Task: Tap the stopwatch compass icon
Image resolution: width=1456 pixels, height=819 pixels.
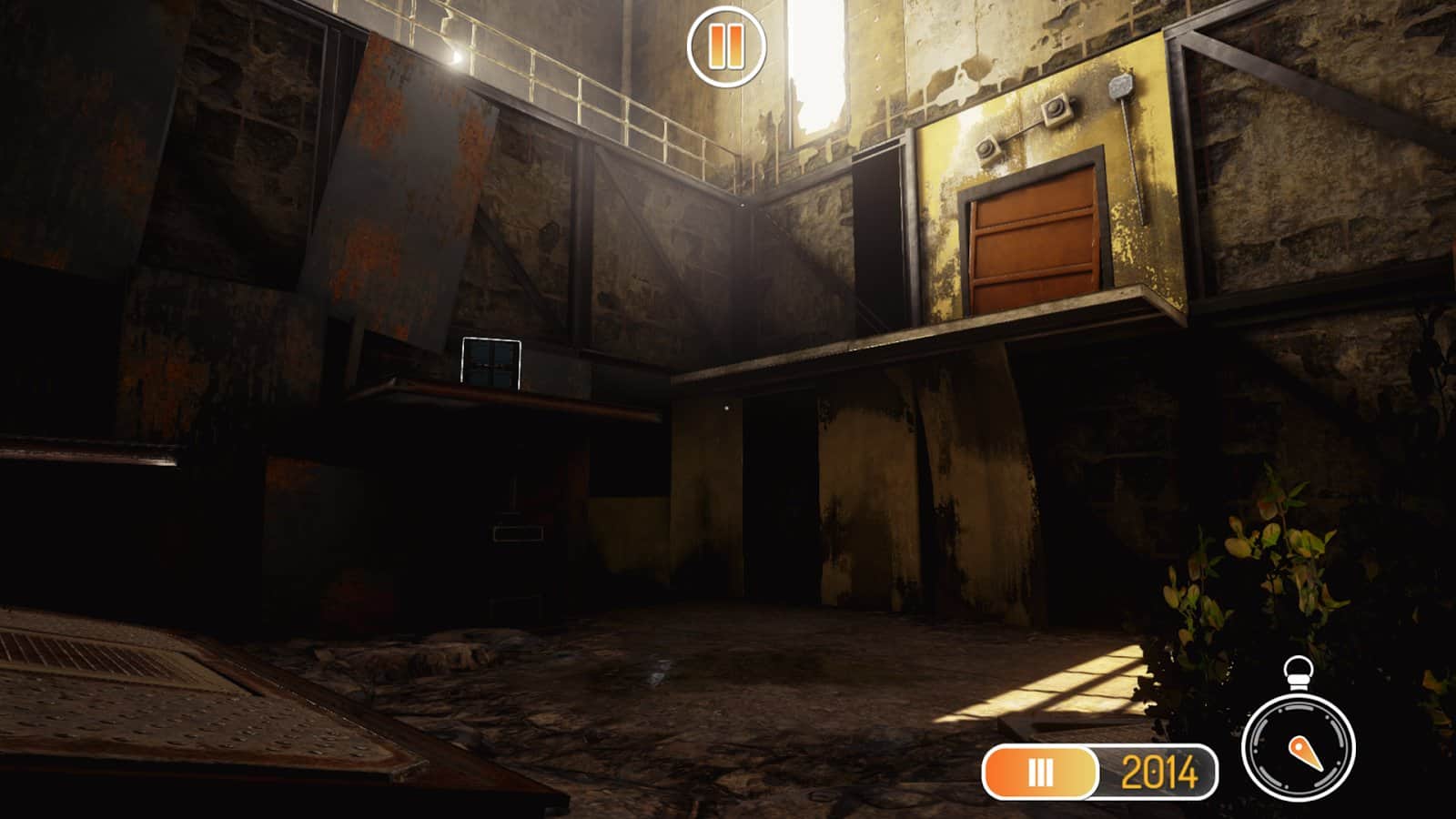Action: 1299,745
